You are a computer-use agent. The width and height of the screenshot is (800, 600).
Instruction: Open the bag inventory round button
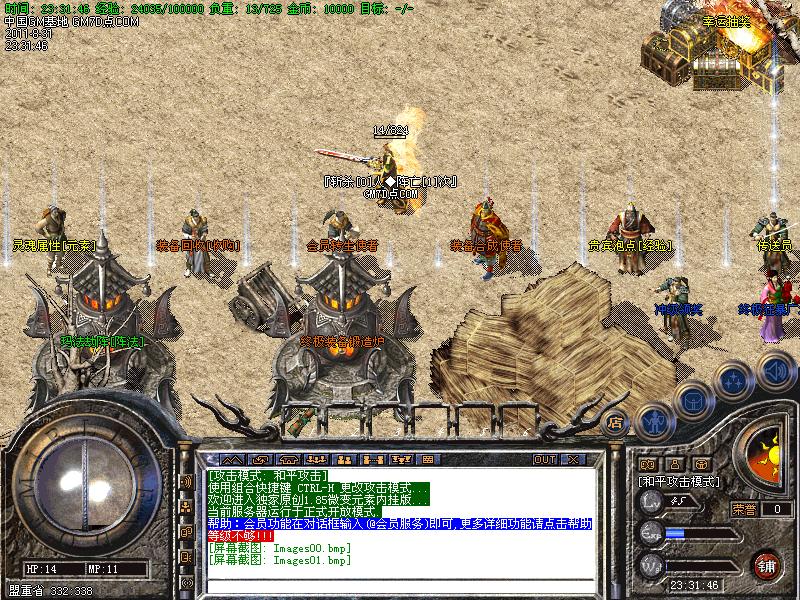[692, 402]
